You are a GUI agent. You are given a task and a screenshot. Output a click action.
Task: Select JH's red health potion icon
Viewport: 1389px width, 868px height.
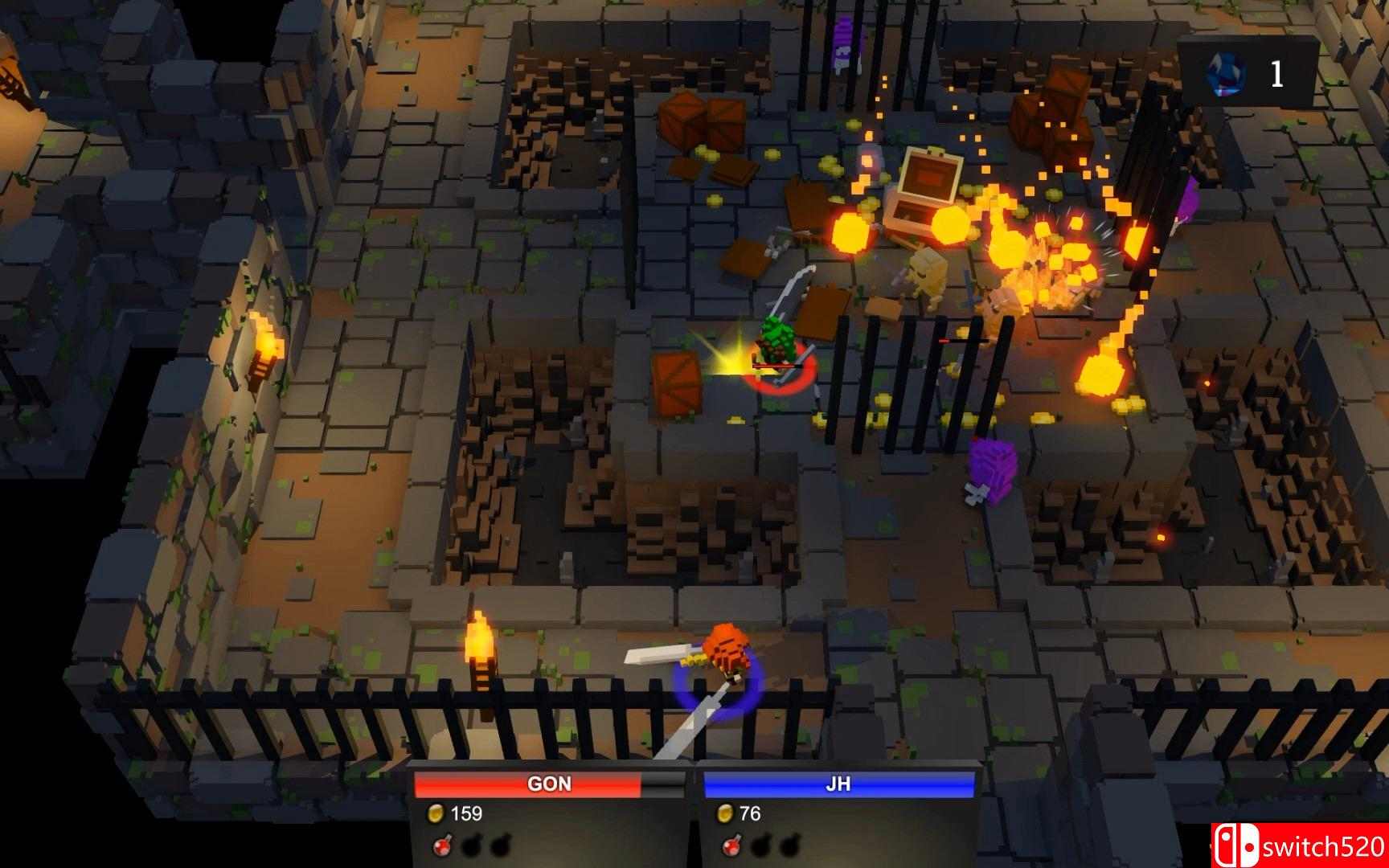point(731,847)
